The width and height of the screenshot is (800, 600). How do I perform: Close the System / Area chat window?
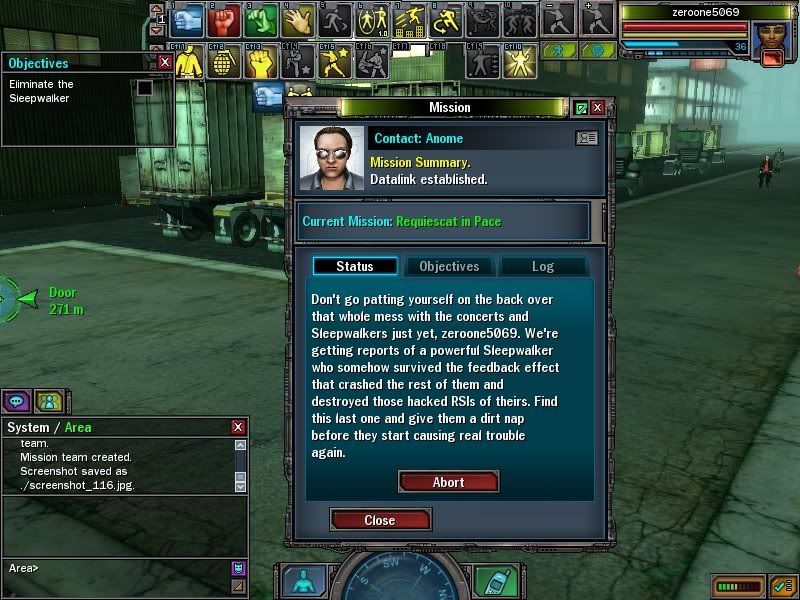pos(240,427)
